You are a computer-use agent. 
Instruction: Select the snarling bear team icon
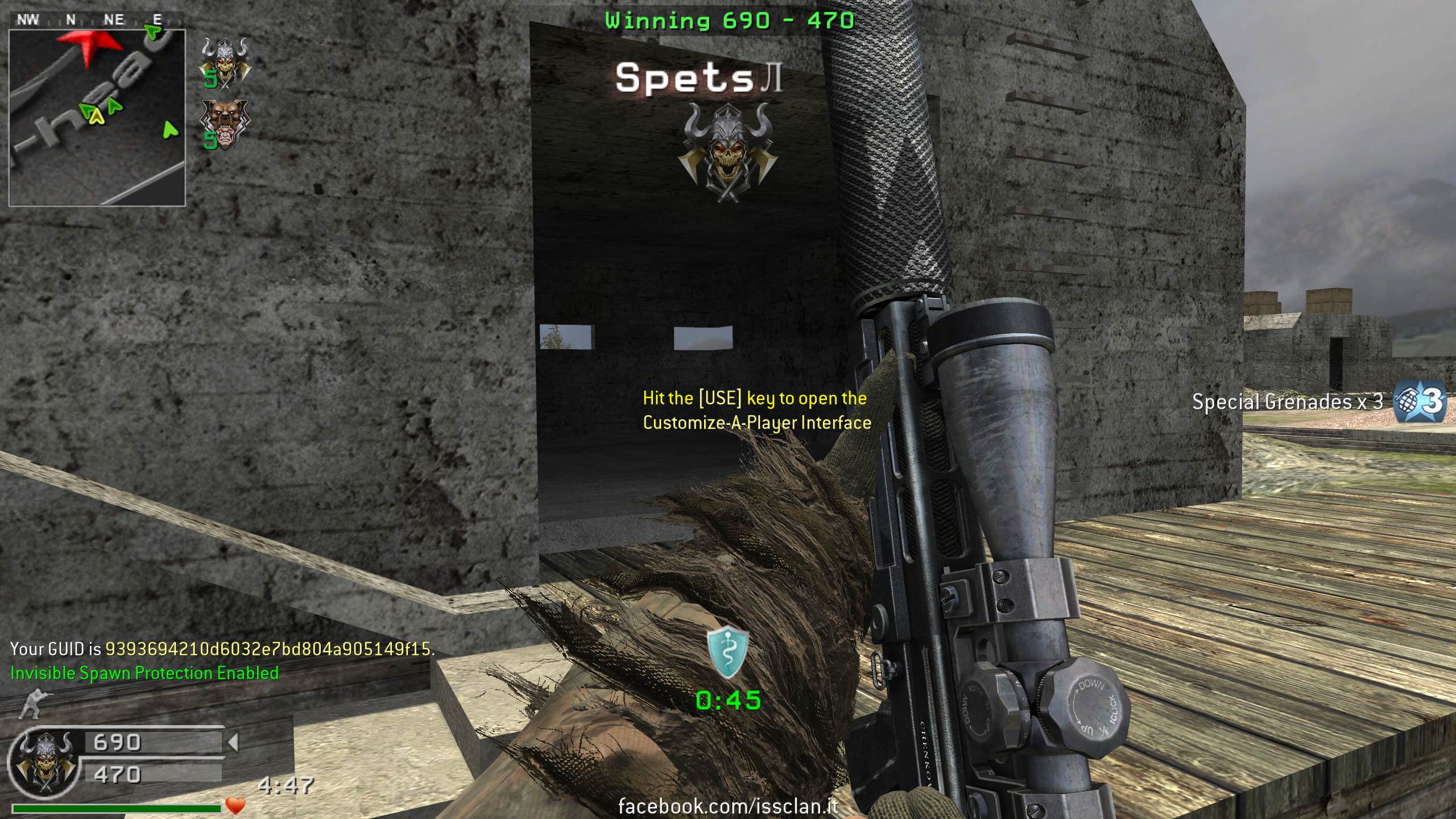coord(224,126)
